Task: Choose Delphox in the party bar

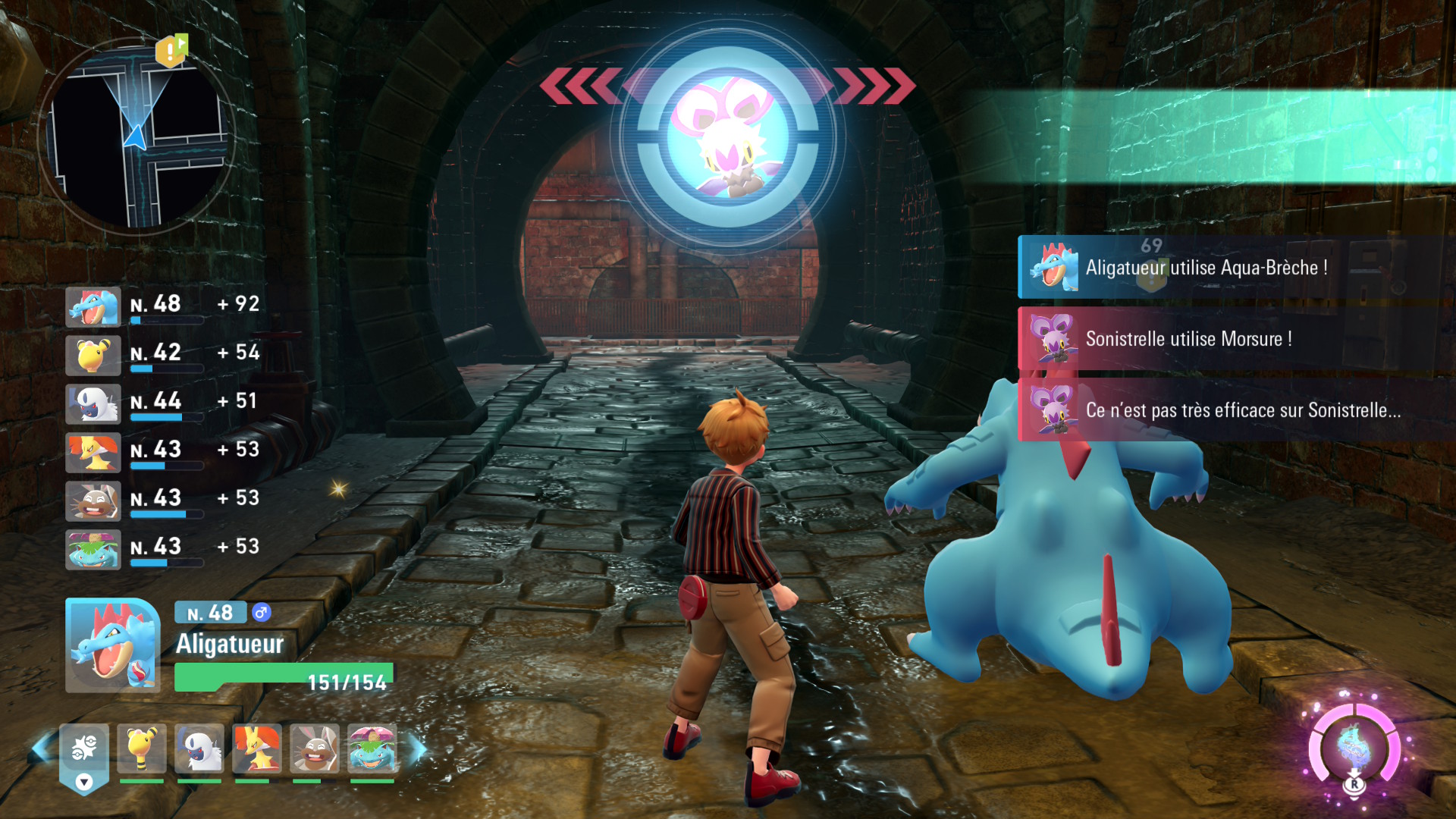Action: click(x=257, y=748)
